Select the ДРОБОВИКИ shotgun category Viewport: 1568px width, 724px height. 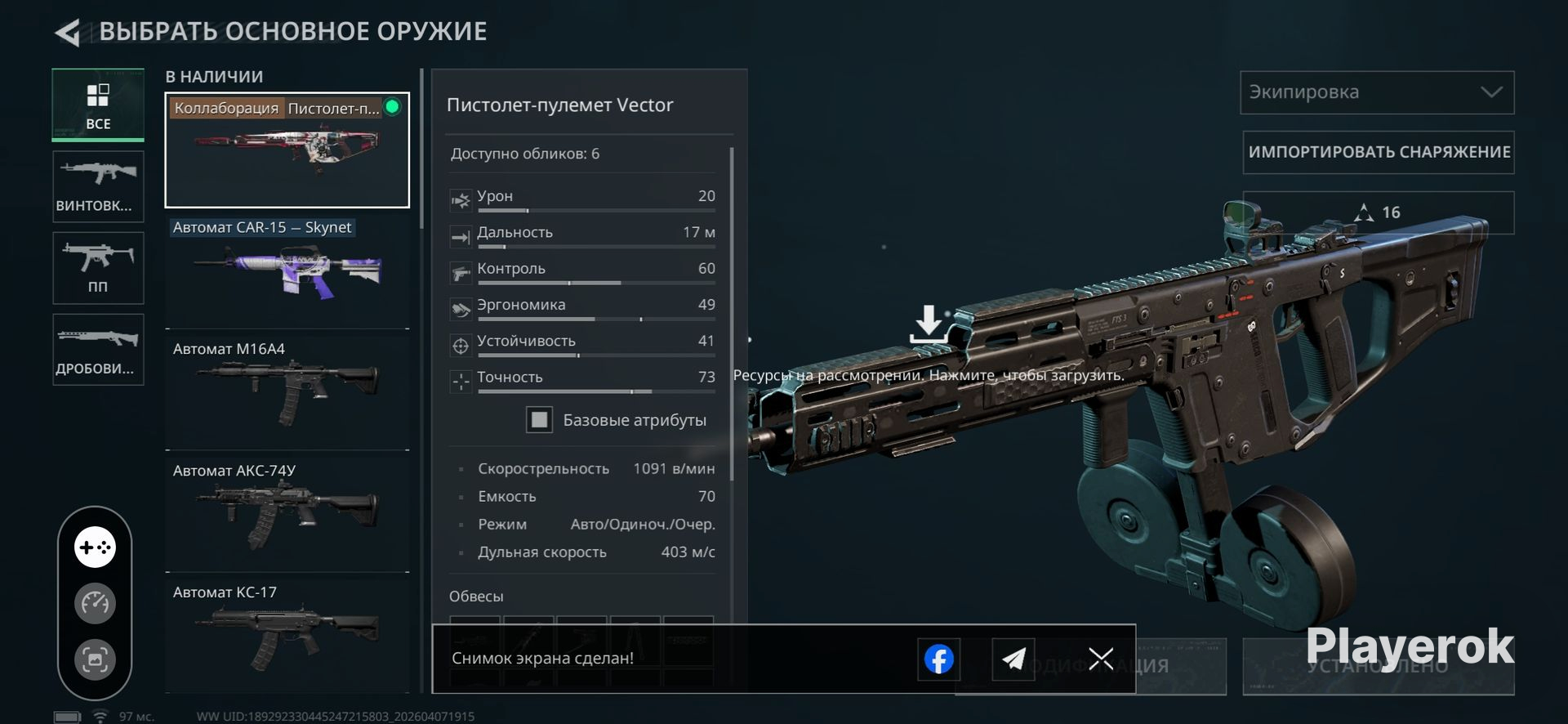coord(98,350)
